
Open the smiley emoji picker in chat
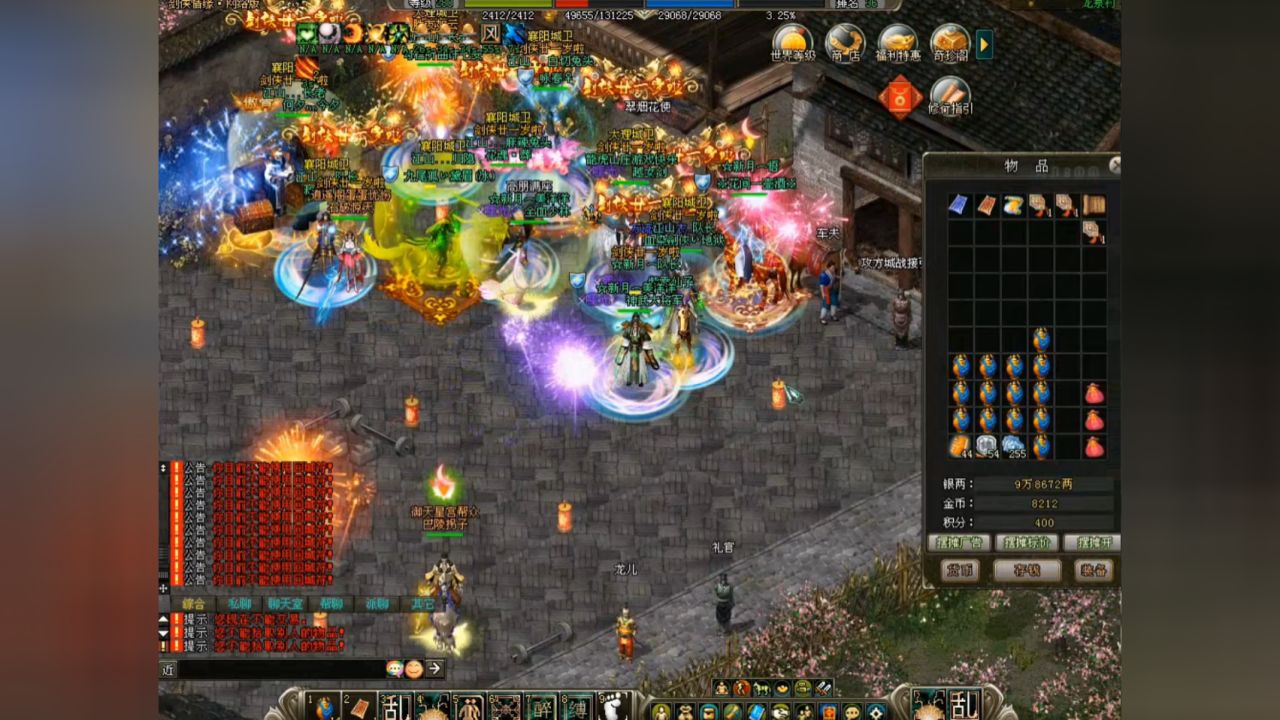pyautogui.click(x=413, y=669)
